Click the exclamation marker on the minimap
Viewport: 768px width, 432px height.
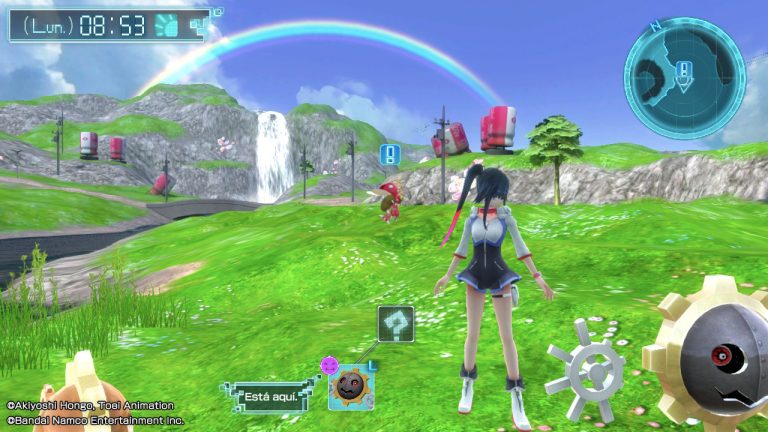coord(683,70)
